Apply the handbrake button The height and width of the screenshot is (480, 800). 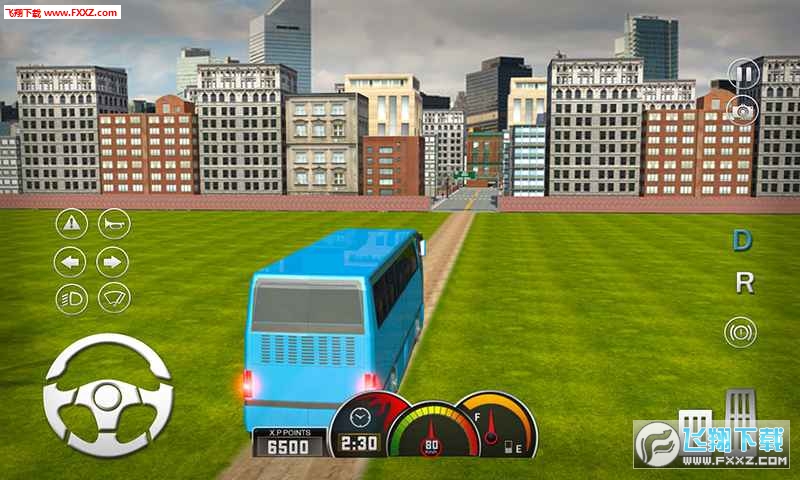741,331
